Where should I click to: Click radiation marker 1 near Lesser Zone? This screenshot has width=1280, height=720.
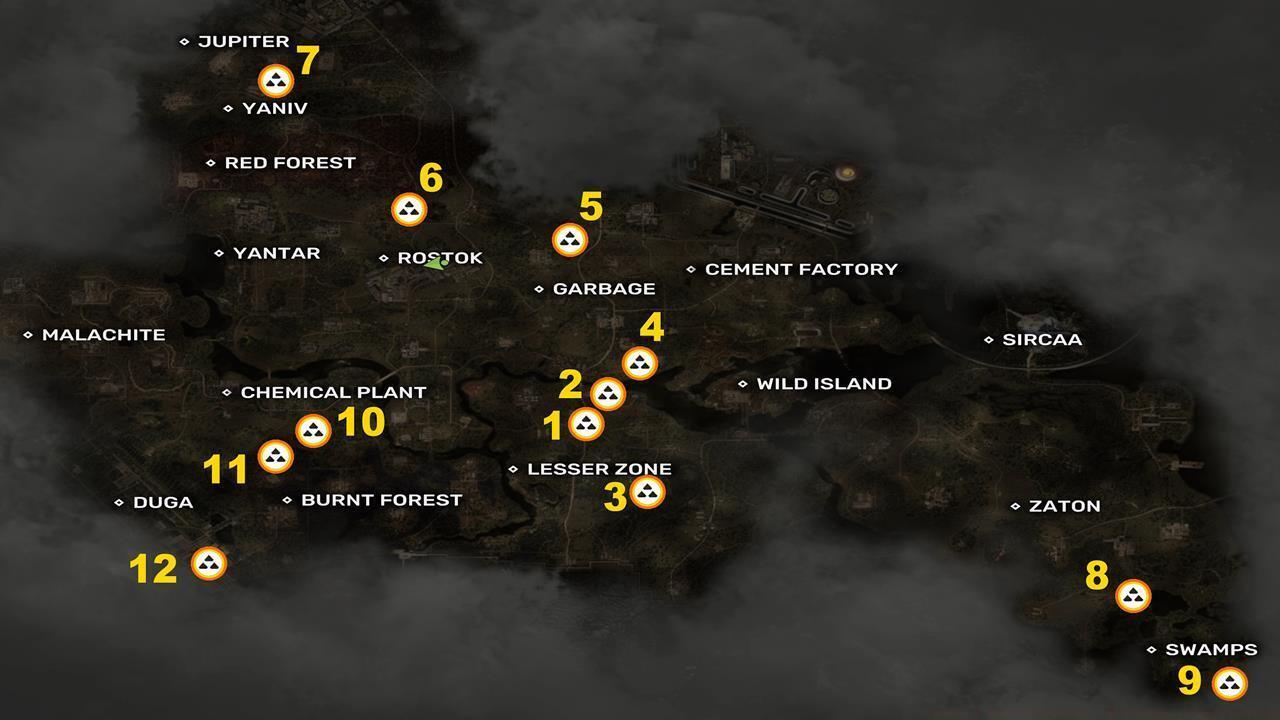coord(584,422)
